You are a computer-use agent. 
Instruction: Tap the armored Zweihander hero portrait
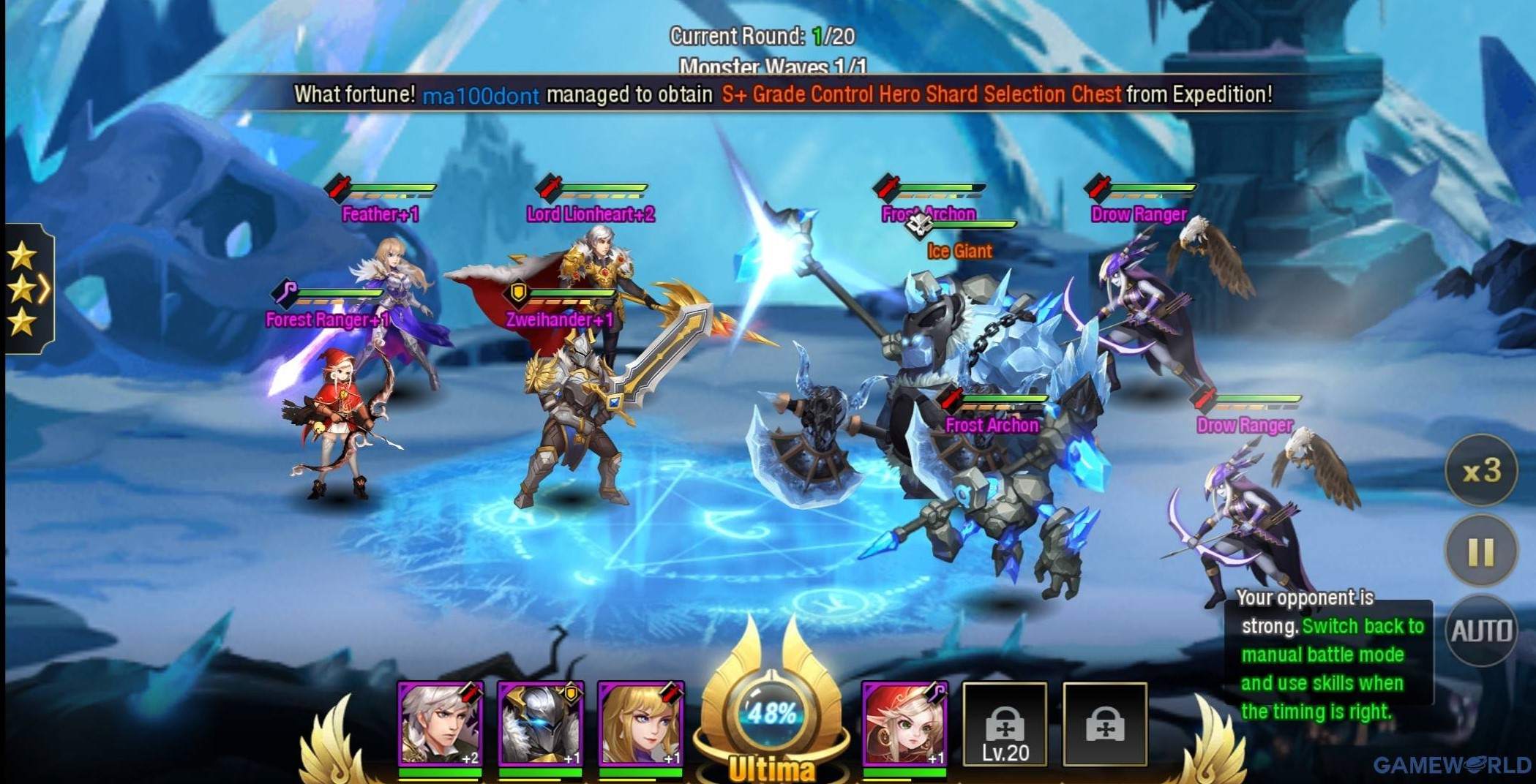(x=542, y=724)
